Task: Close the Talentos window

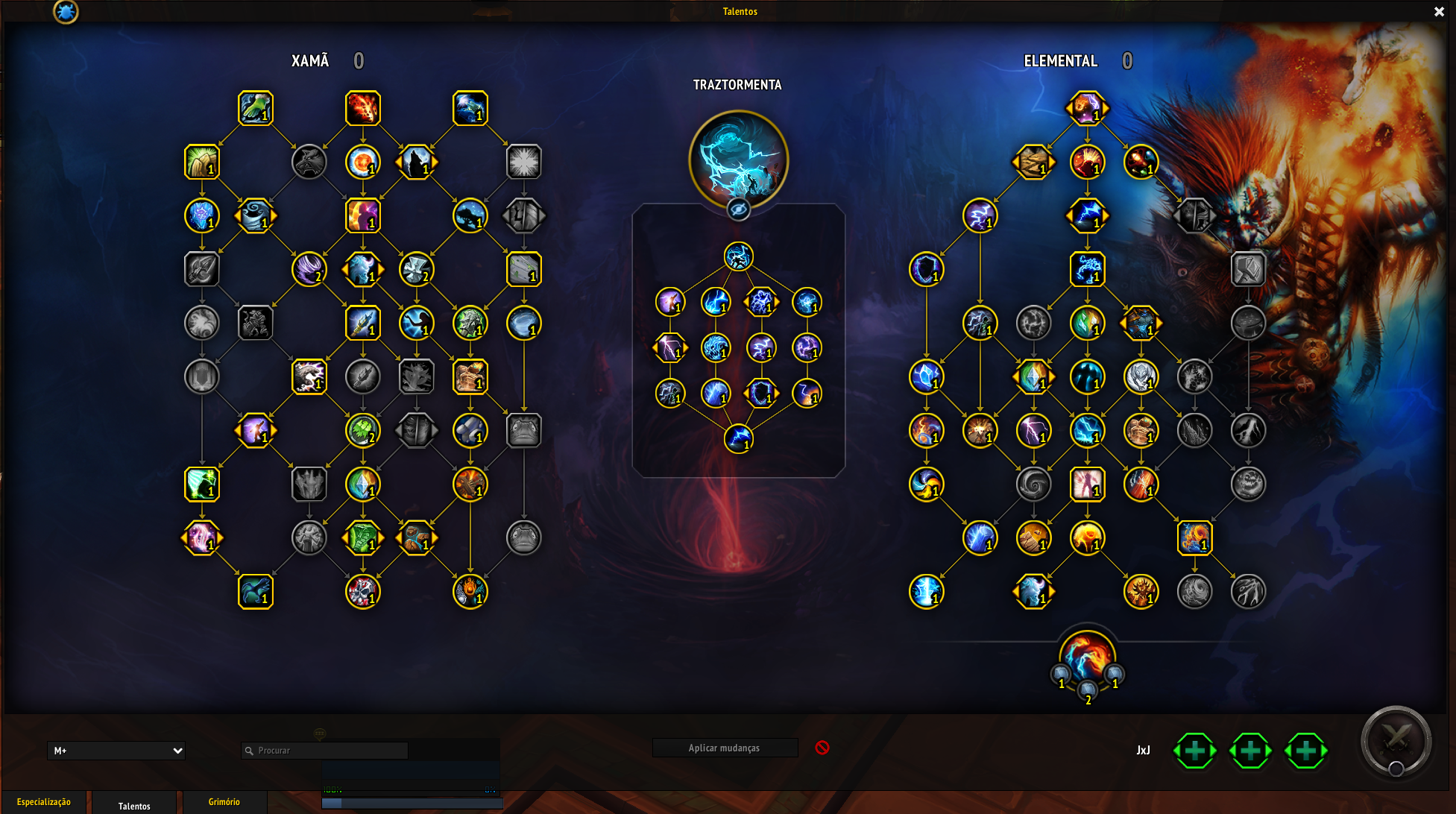Action: click(1439, 11)
